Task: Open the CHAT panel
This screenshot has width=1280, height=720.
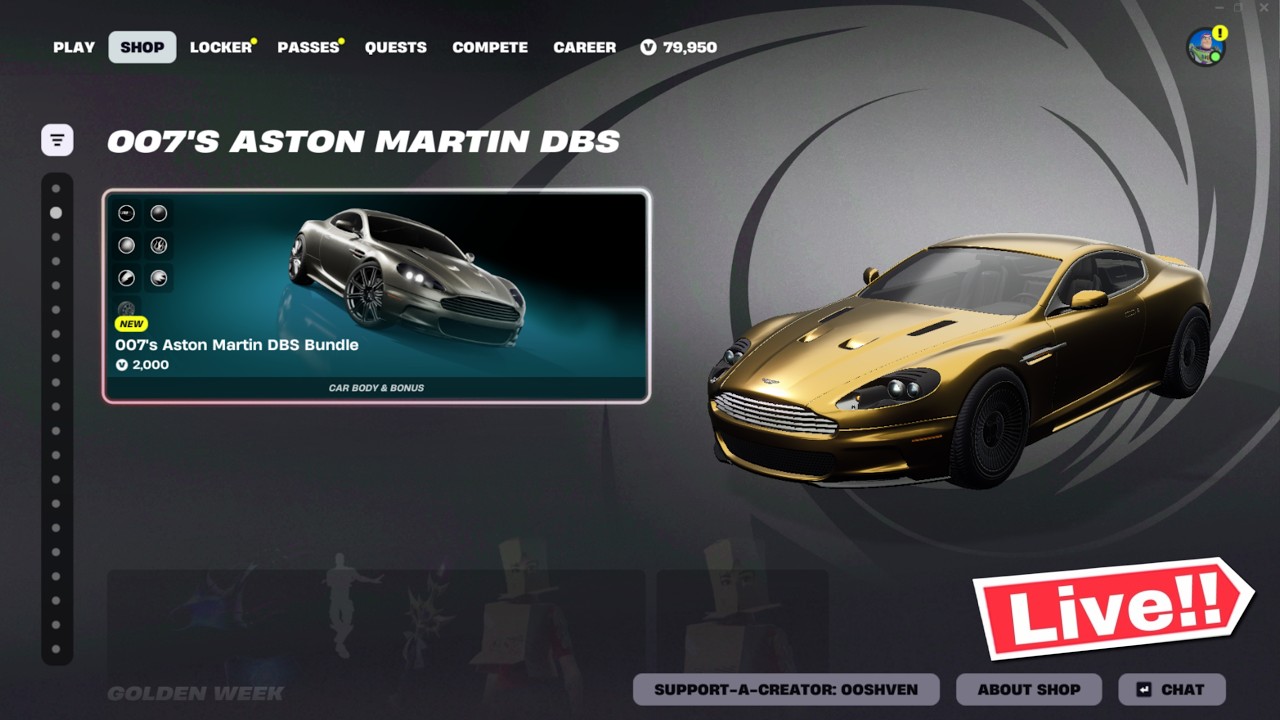Action: point(1171,689)
